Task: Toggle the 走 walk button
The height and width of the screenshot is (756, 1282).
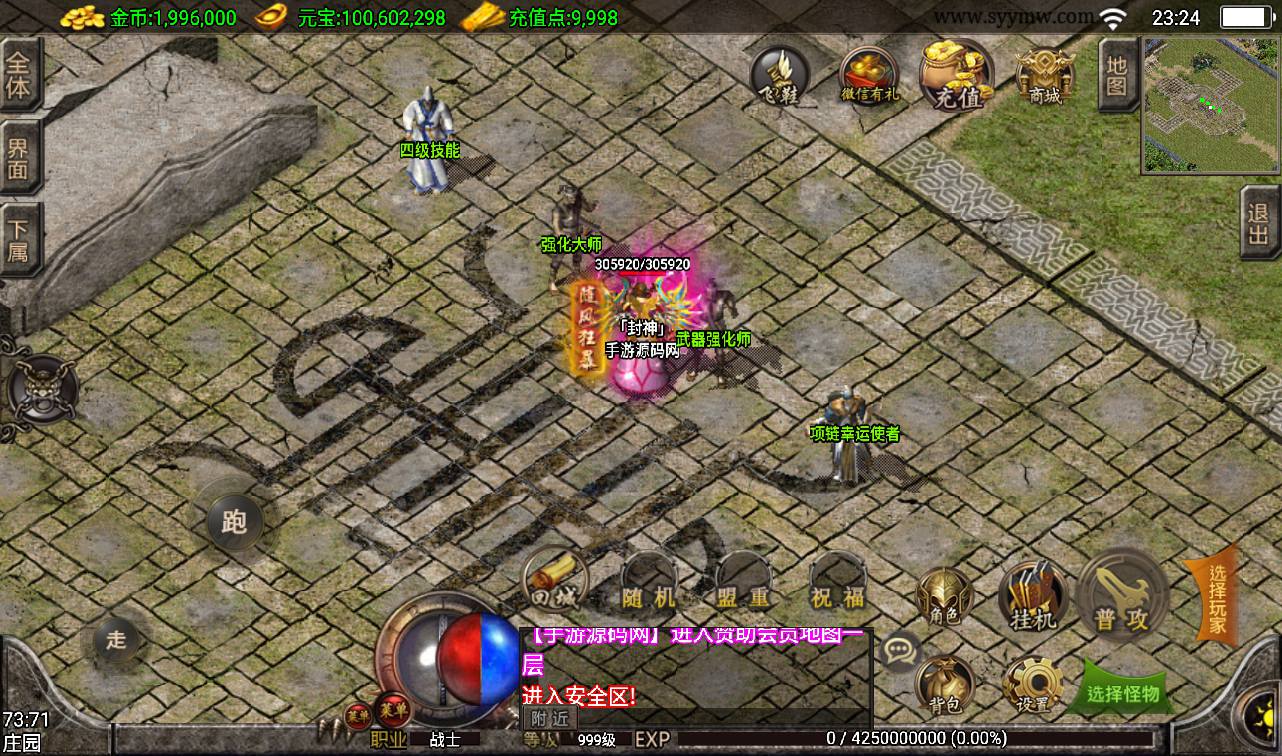Action: 117,640
